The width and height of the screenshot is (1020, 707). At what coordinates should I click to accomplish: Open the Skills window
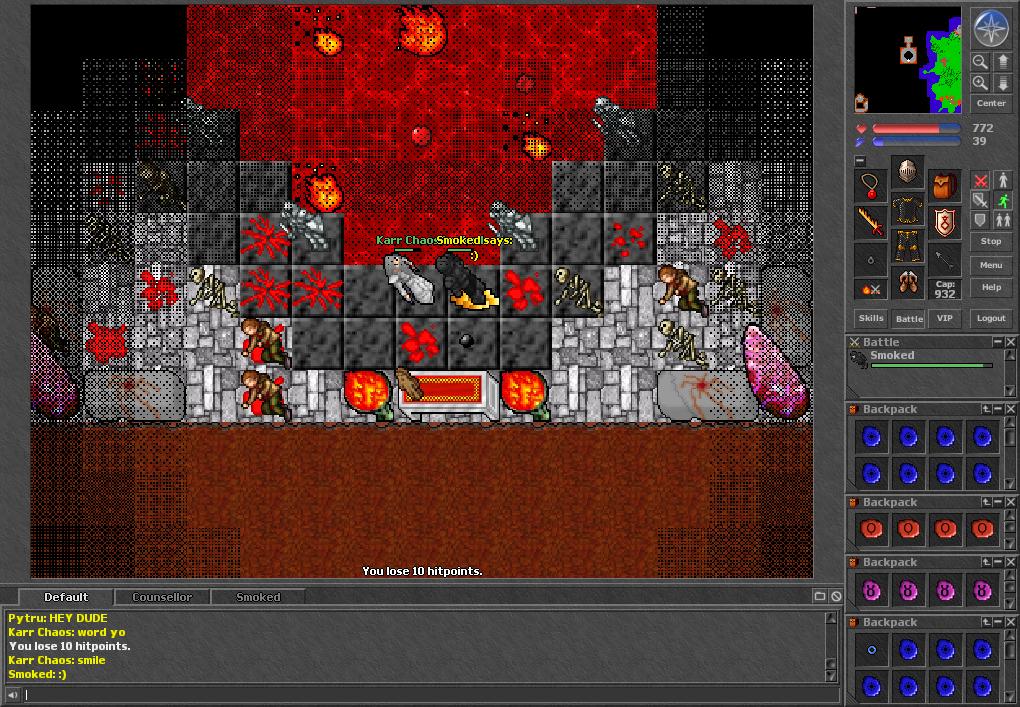click(x=871, y=318)
